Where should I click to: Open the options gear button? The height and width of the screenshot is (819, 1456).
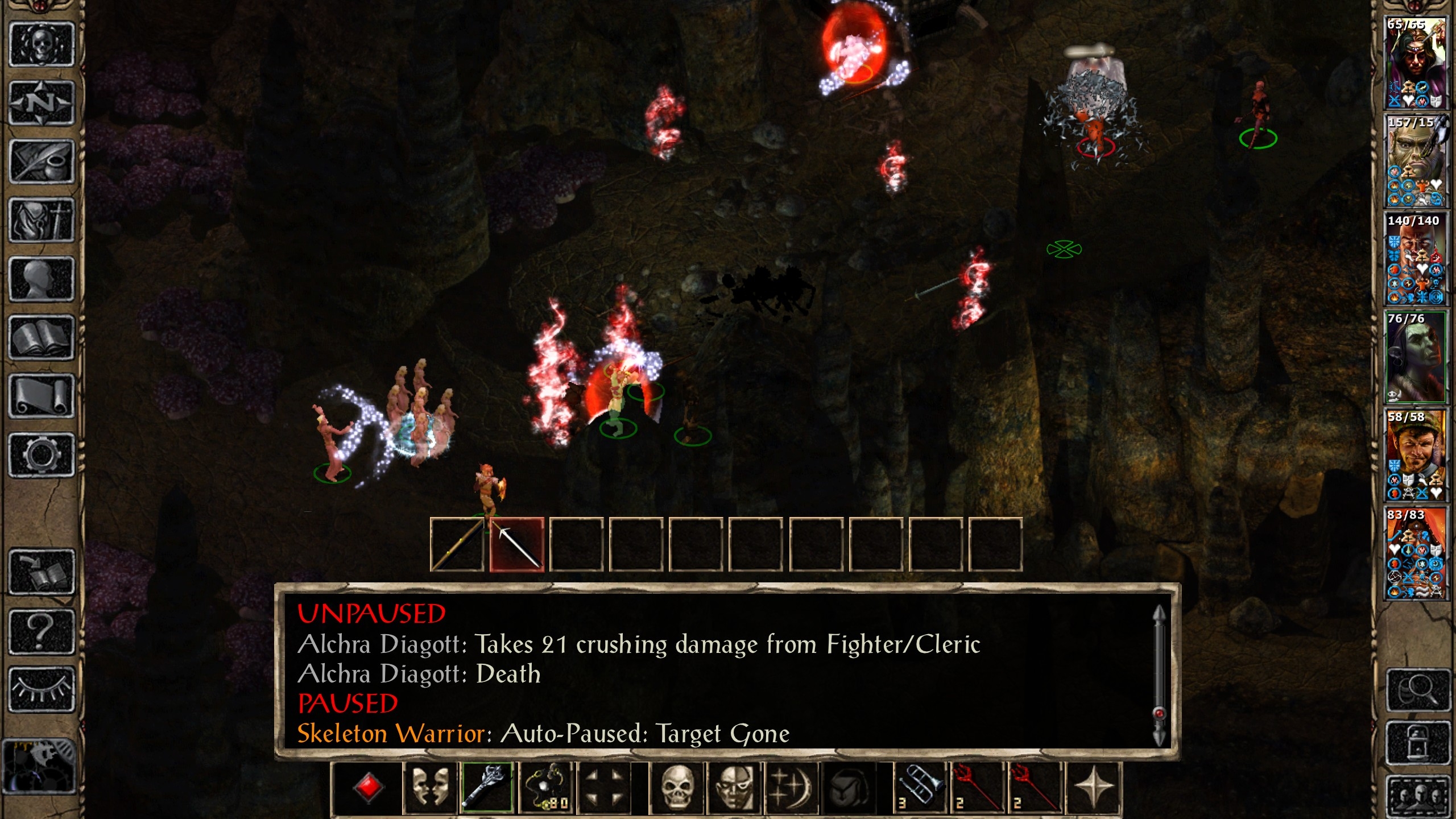coord(41,455)
